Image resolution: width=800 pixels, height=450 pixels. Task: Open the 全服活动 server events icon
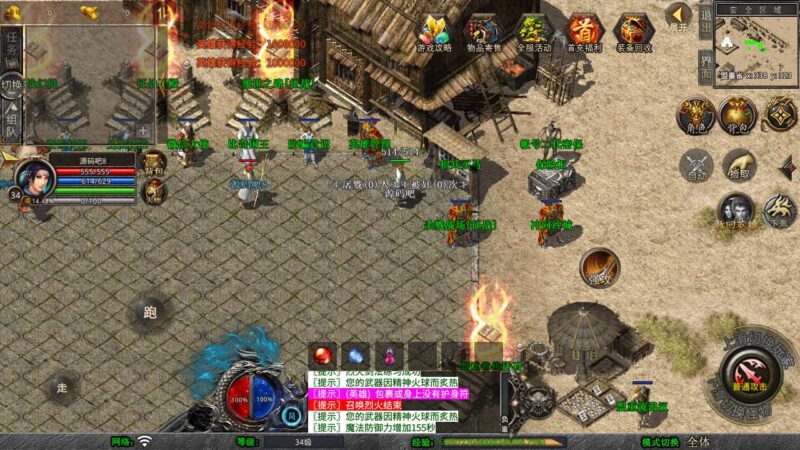[534, 32]
